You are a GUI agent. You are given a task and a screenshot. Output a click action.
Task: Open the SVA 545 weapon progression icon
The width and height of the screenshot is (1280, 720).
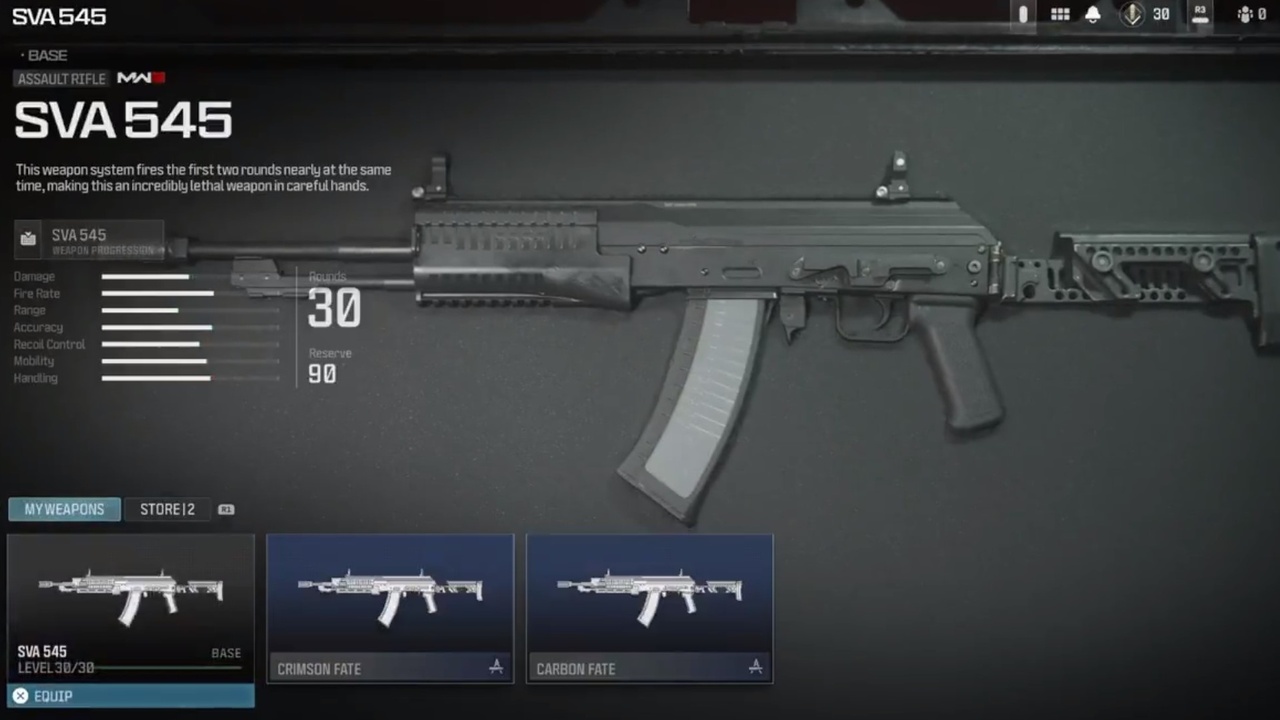(x=28, y=238)
